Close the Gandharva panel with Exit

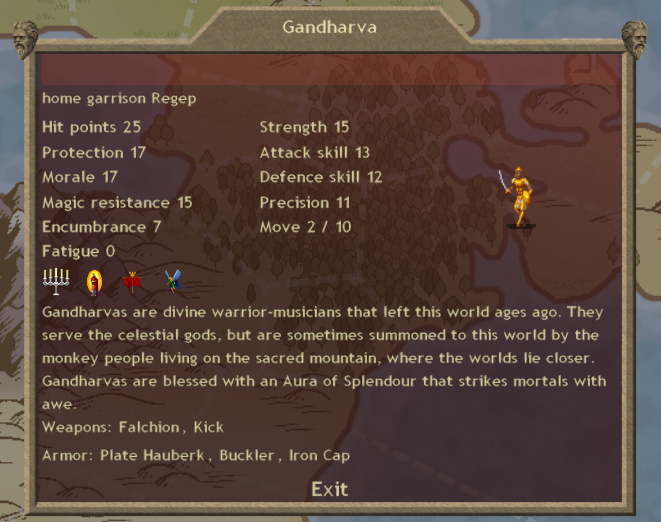(x=329, y=489)
